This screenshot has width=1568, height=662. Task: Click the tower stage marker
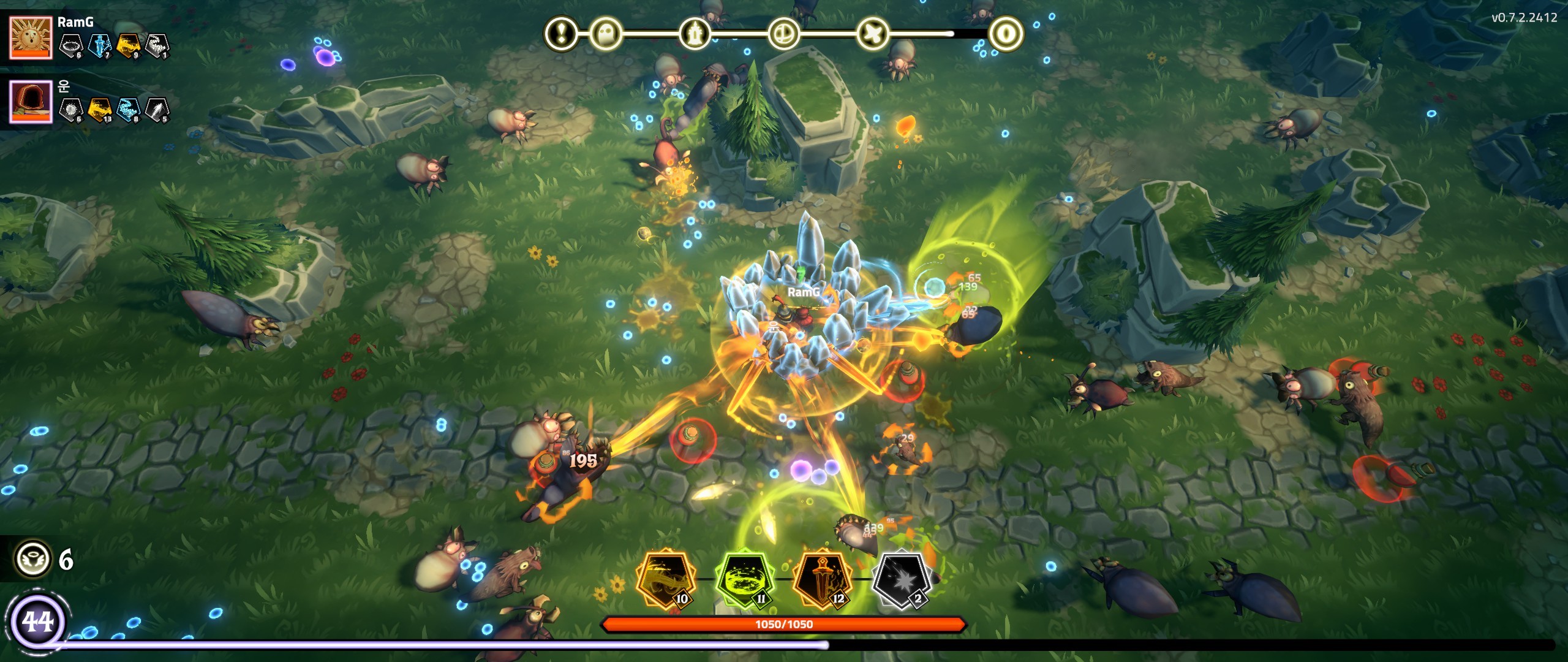tap(695, 33)
